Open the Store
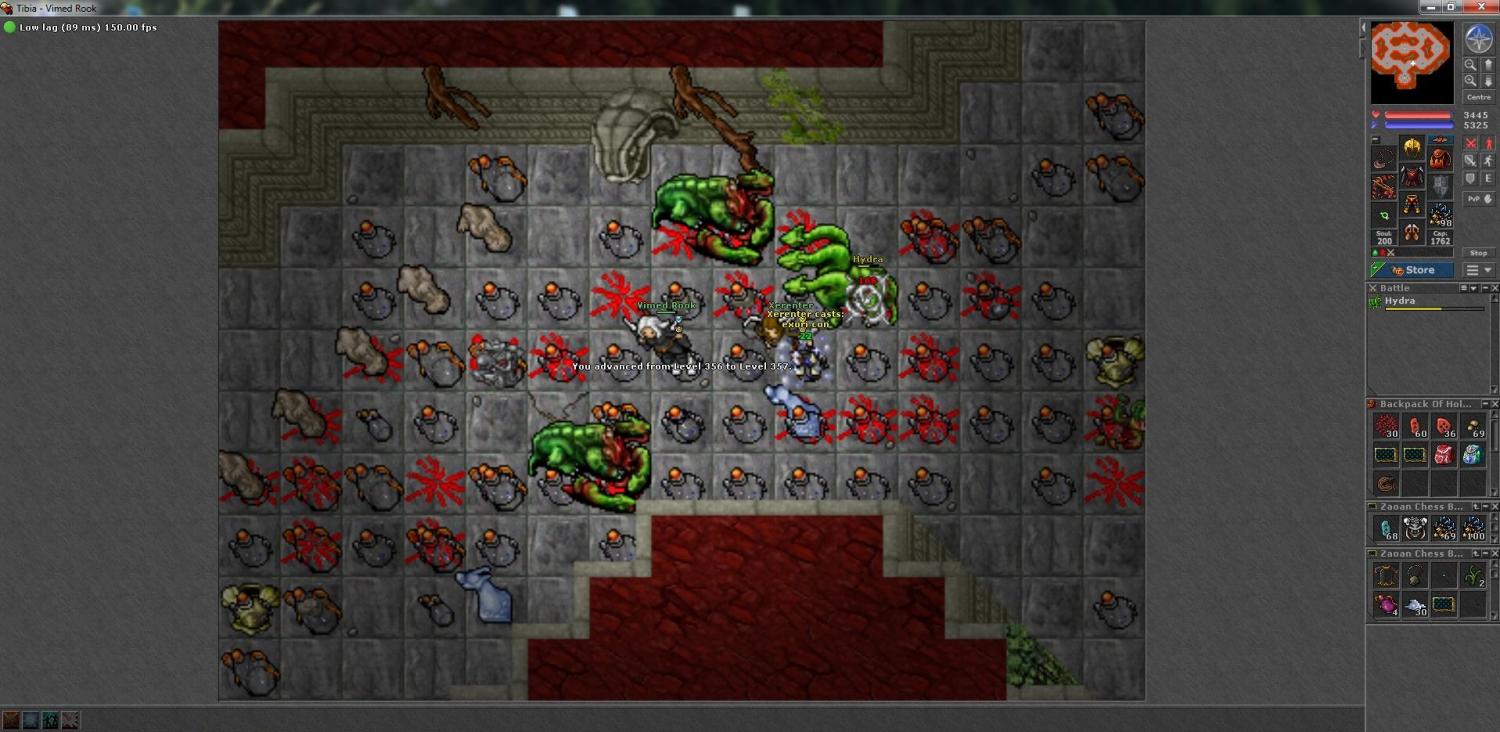The image size is (1500, 732). point(1412,270)
